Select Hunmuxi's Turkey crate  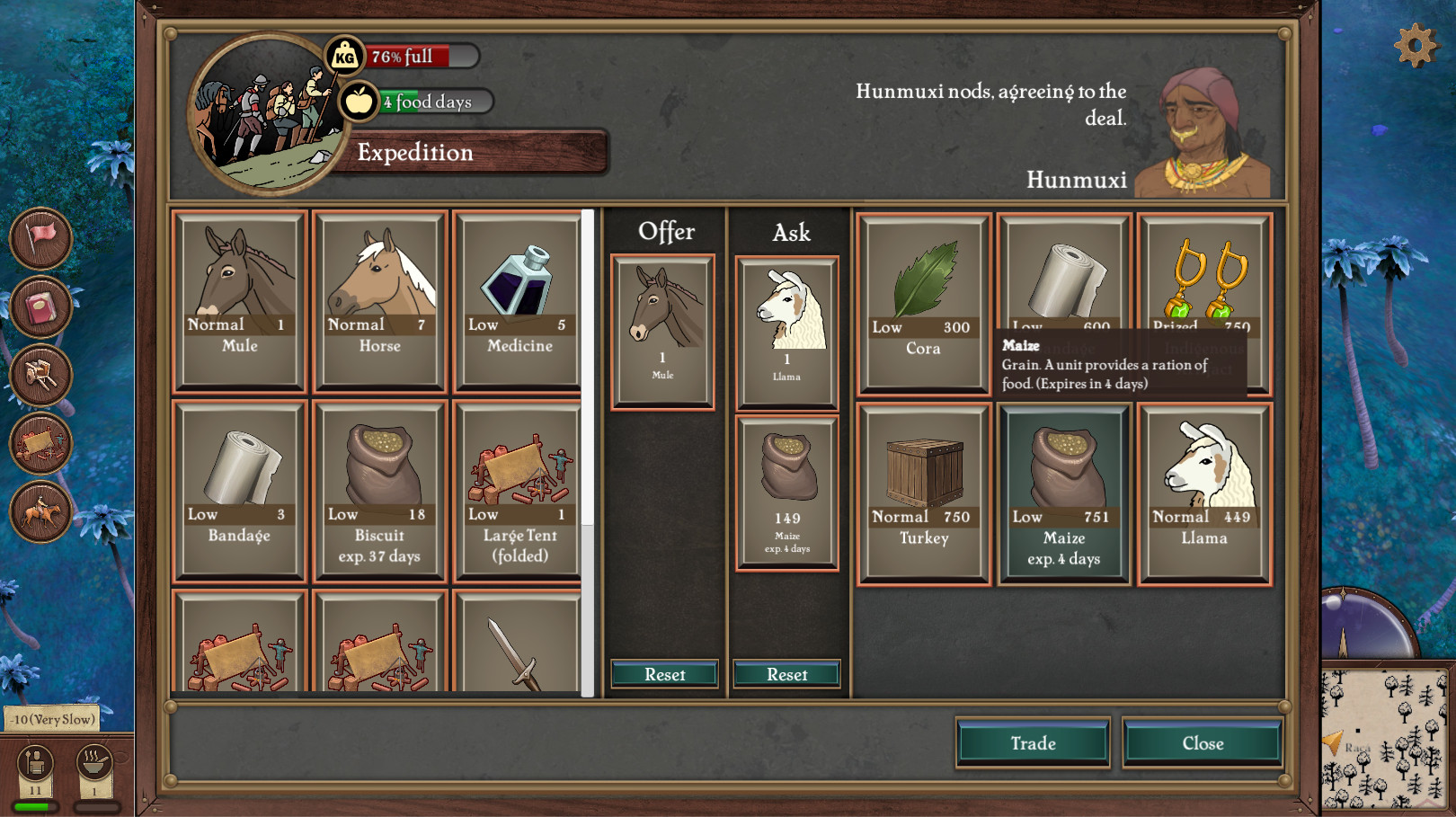pos(924,493)
